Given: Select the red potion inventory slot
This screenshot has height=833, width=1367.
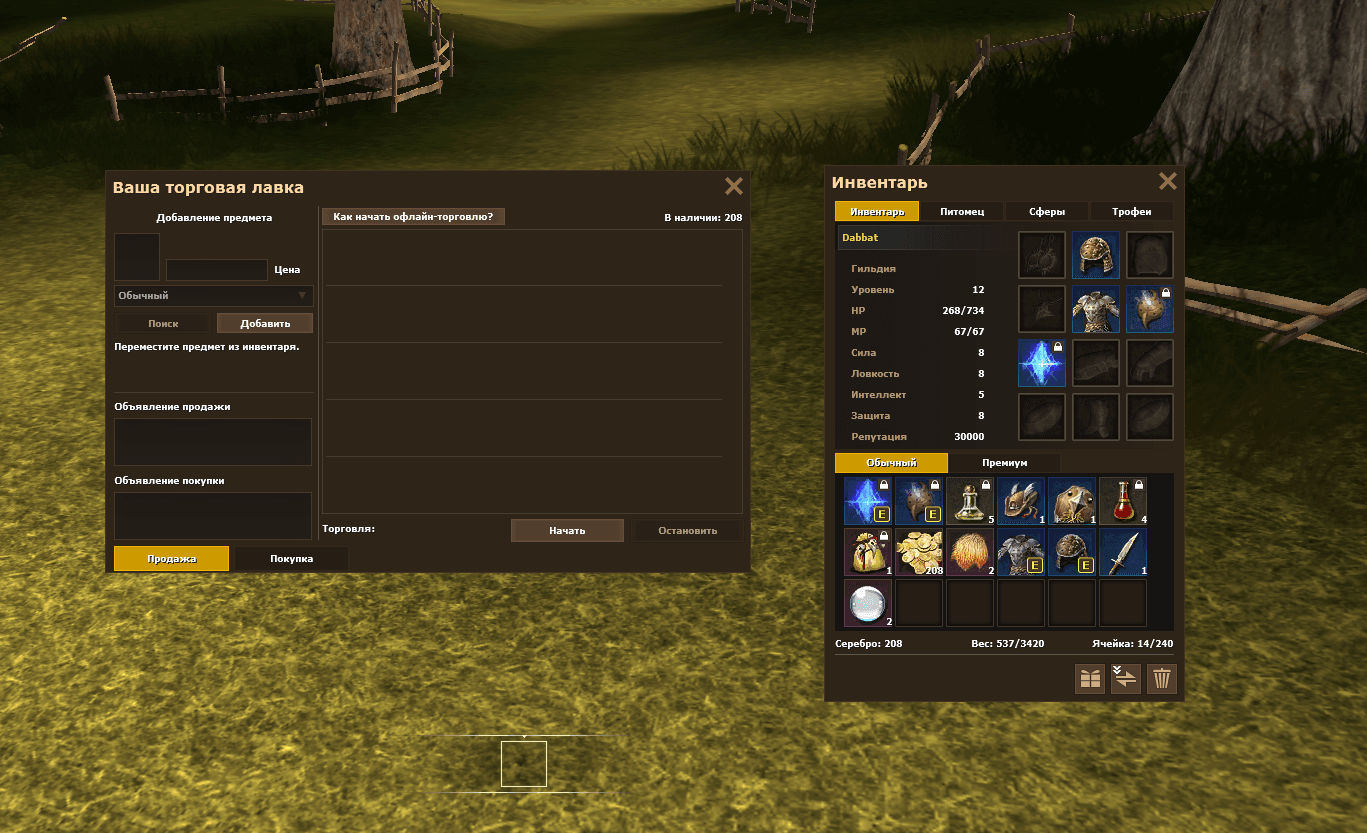Looking at the screenshot, I should (1122, 501).
